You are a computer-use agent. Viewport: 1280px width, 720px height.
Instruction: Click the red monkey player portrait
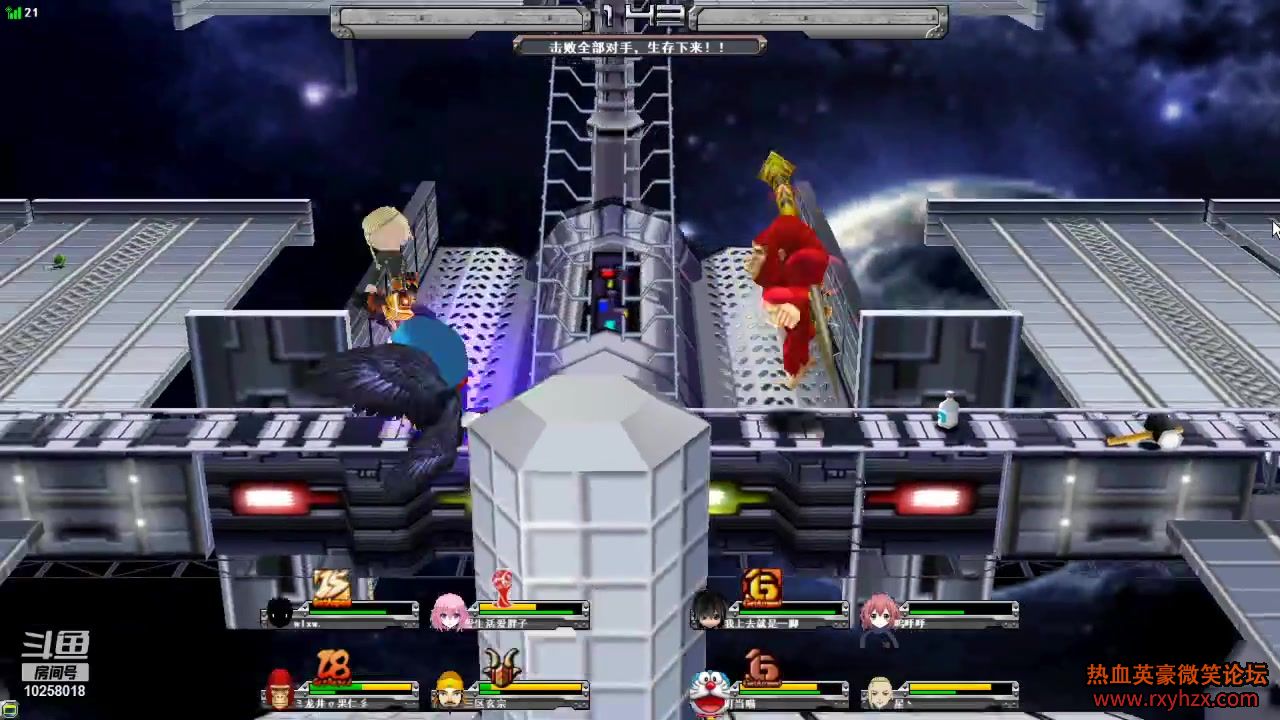(280, 689)
